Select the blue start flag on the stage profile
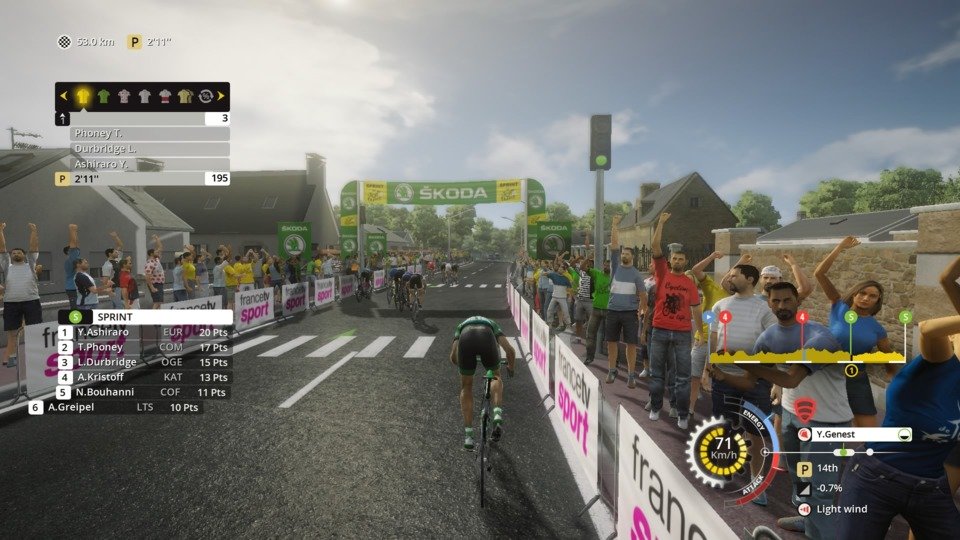Screen dimensions: 960x540 709,317
